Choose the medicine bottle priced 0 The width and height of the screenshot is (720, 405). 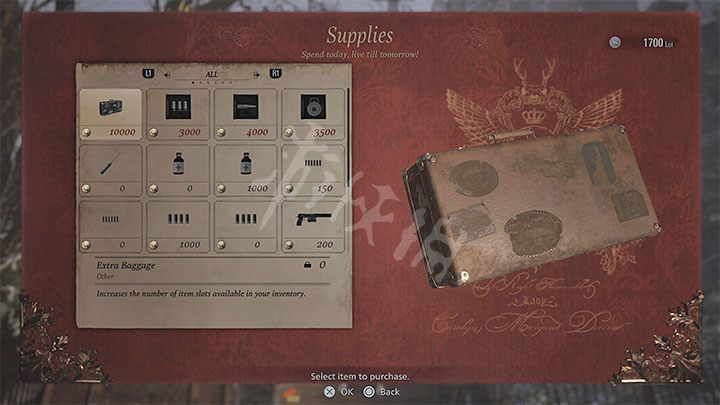coord(177,168)
